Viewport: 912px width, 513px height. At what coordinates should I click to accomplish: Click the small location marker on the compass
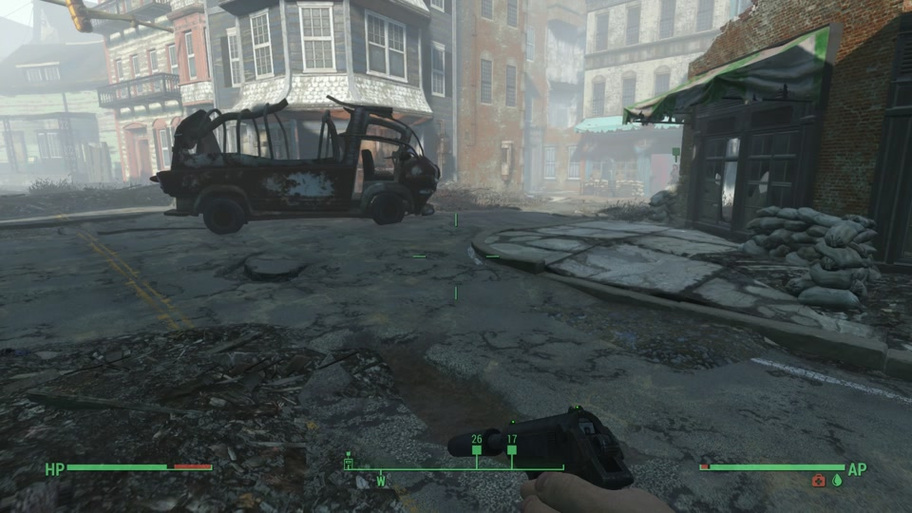(x=349, y=461)
